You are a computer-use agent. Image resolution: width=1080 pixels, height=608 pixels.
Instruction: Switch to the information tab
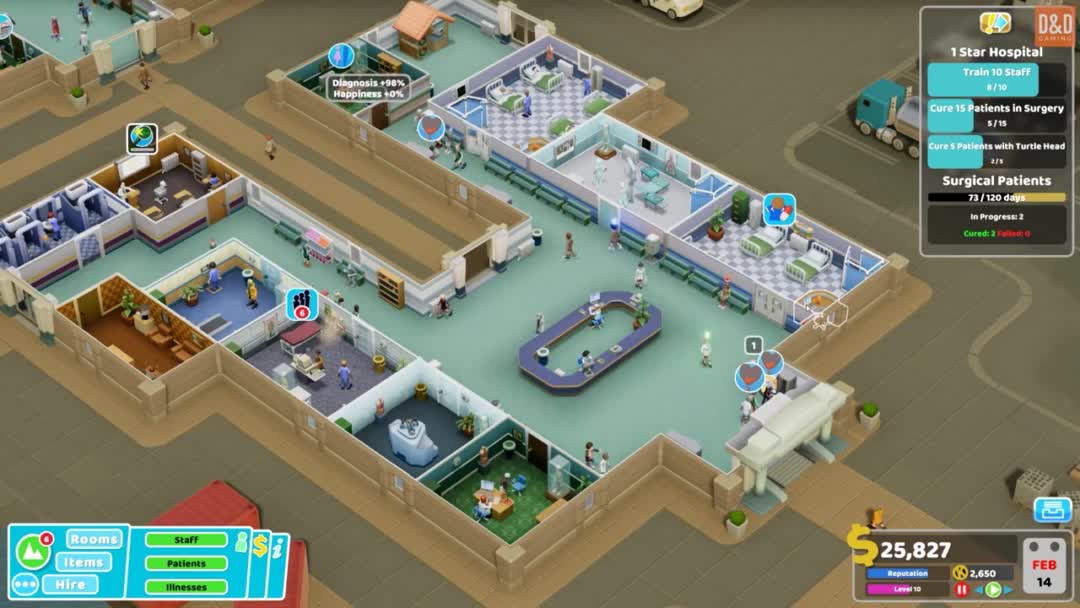click(278, 548)
